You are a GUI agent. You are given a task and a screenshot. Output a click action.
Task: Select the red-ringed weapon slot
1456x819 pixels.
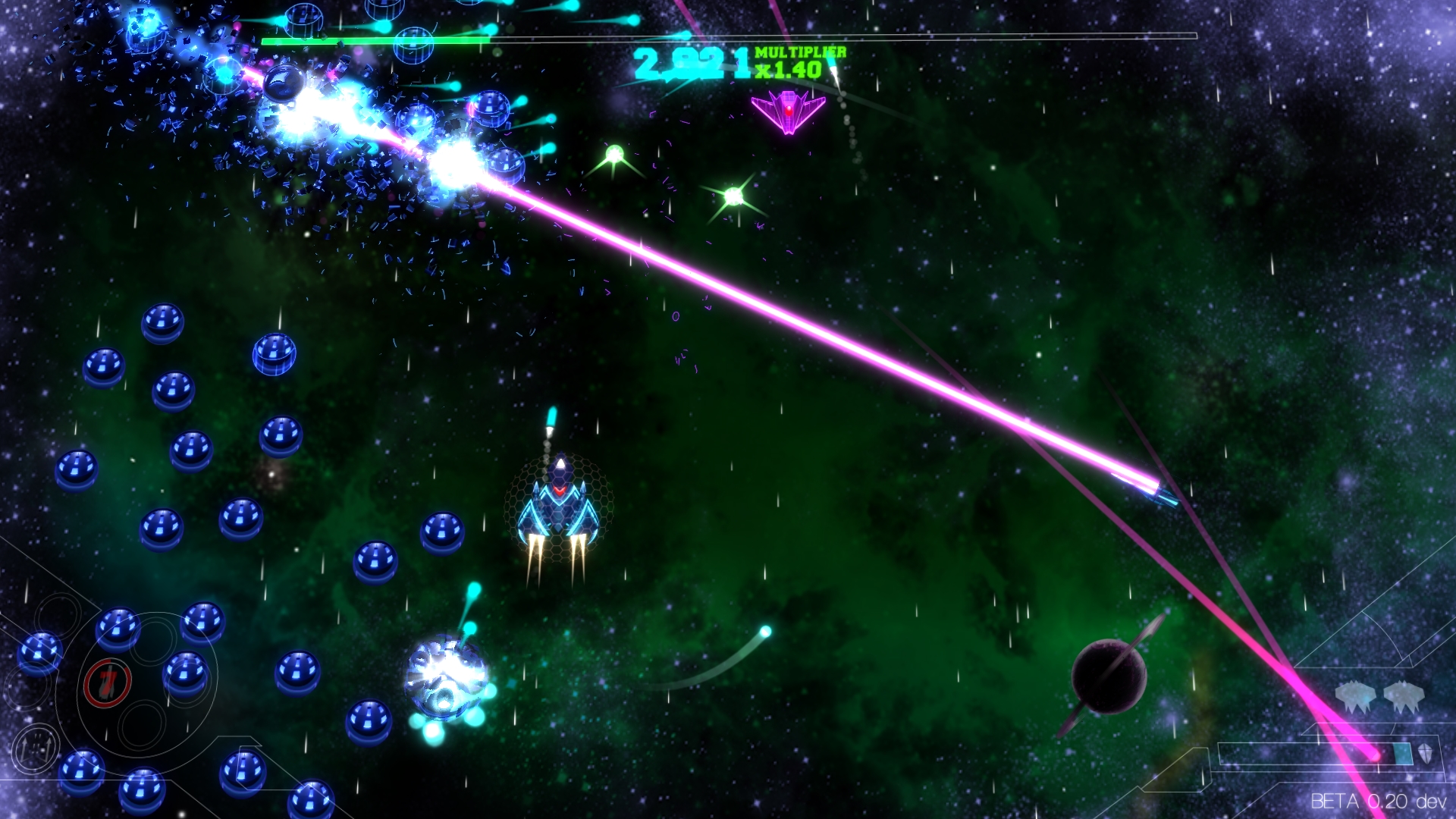click(x=108, y=682)
